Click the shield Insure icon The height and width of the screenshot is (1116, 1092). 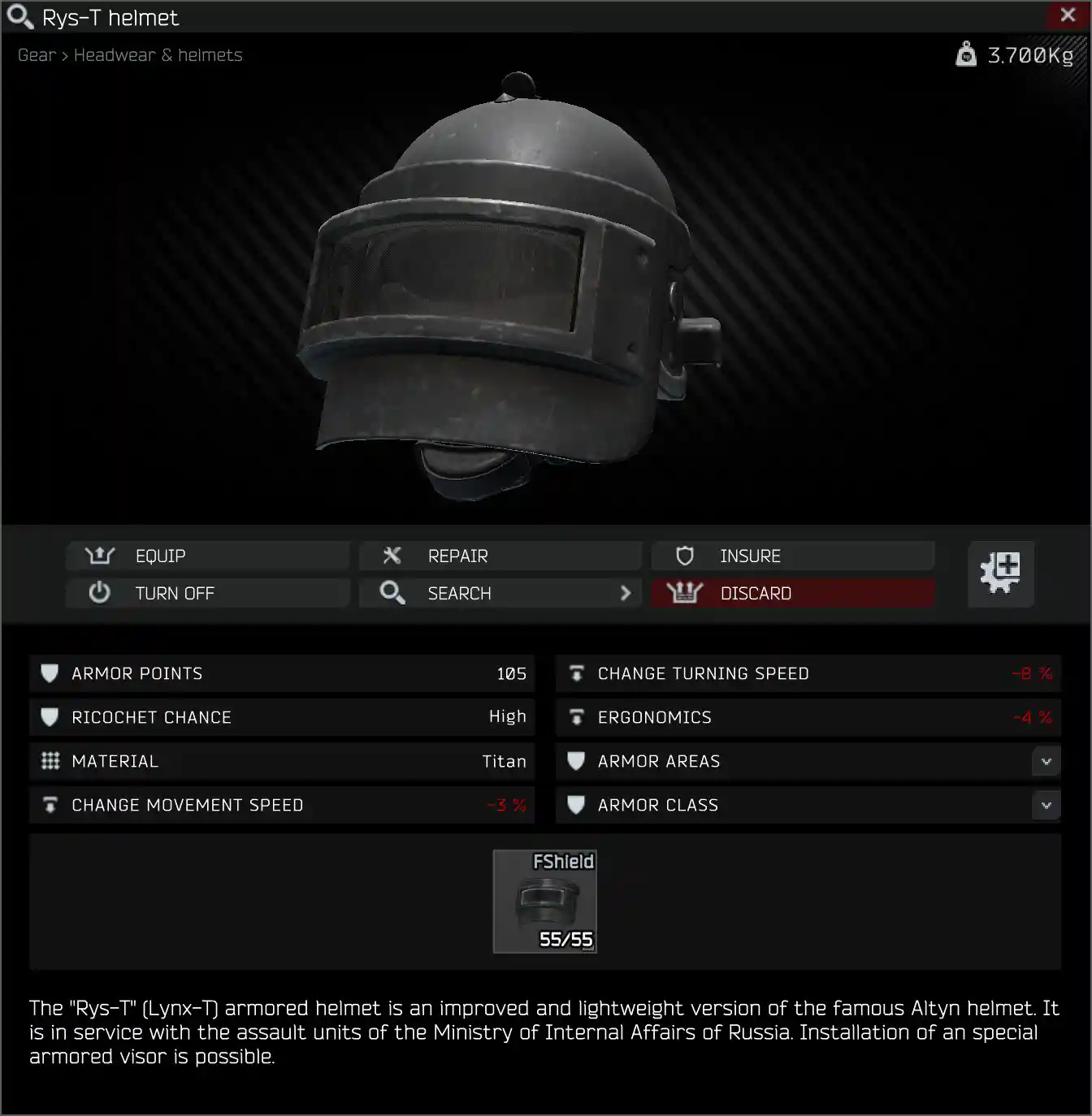[685, 556]
